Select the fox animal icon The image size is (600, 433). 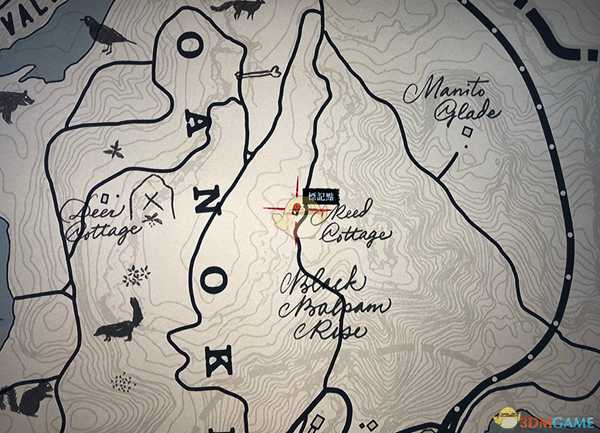click(243, 8)
